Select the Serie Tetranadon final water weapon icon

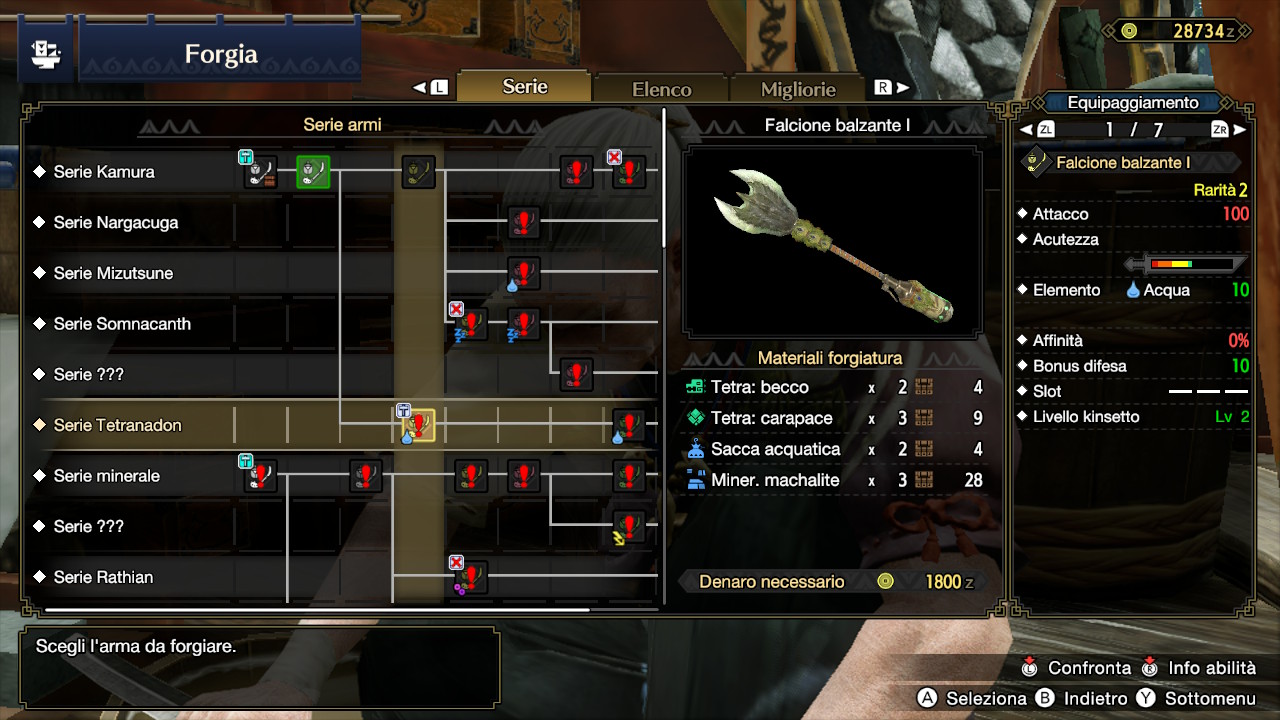(628, 426)
